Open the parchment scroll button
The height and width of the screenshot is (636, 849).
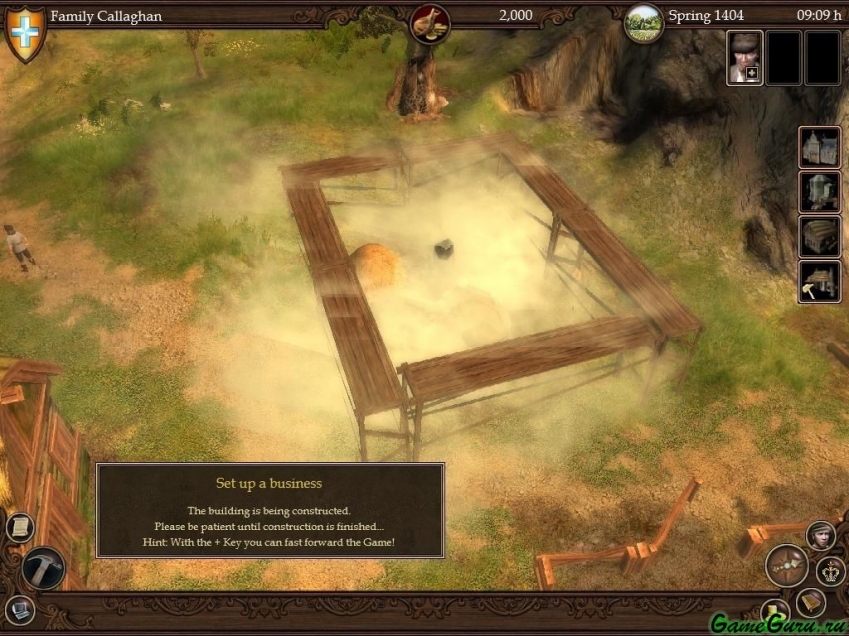click(20, 527)
